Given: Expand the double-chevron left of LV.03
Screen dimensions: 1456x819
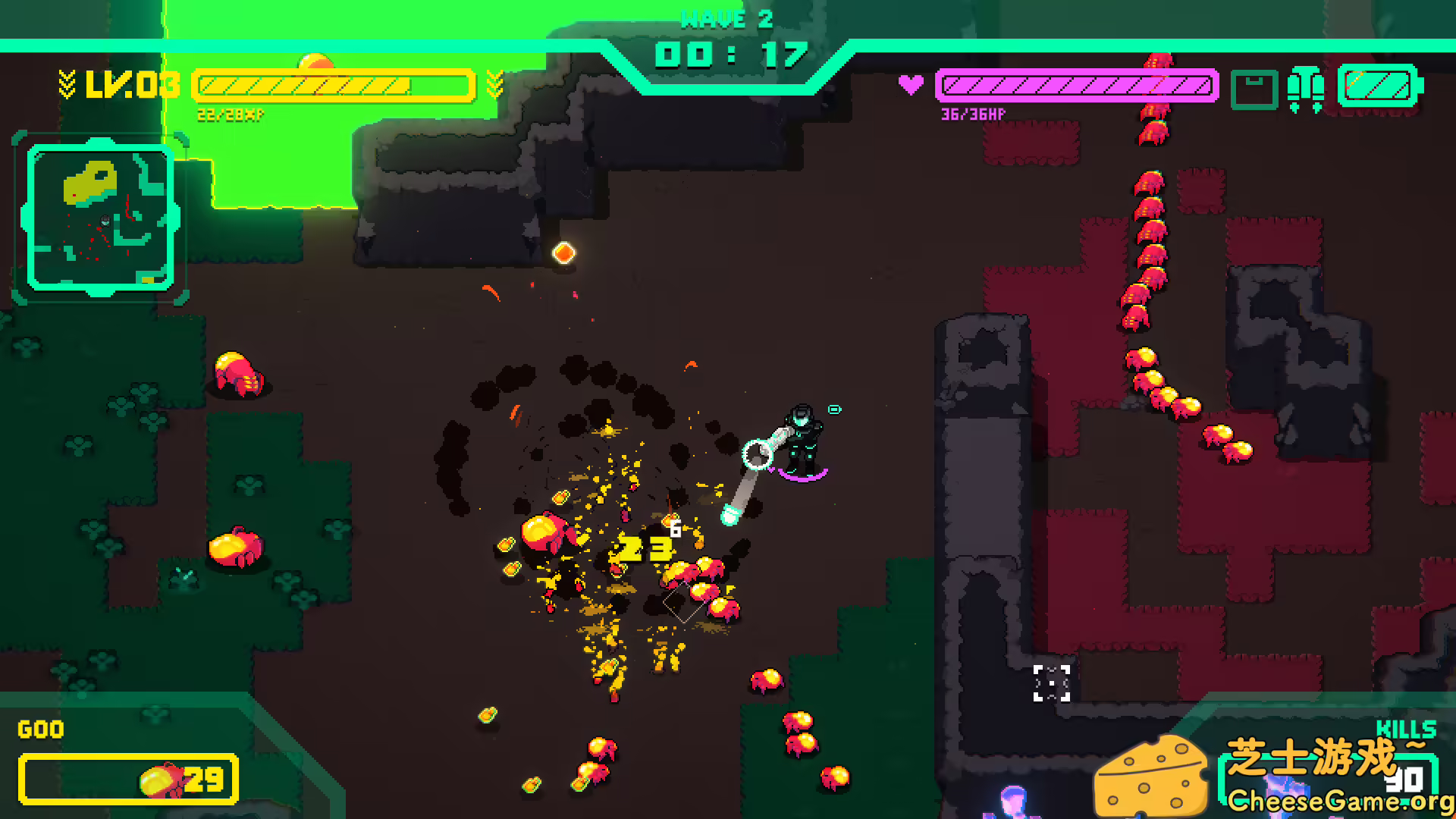Looking at the screenshot, I should 67,83.
